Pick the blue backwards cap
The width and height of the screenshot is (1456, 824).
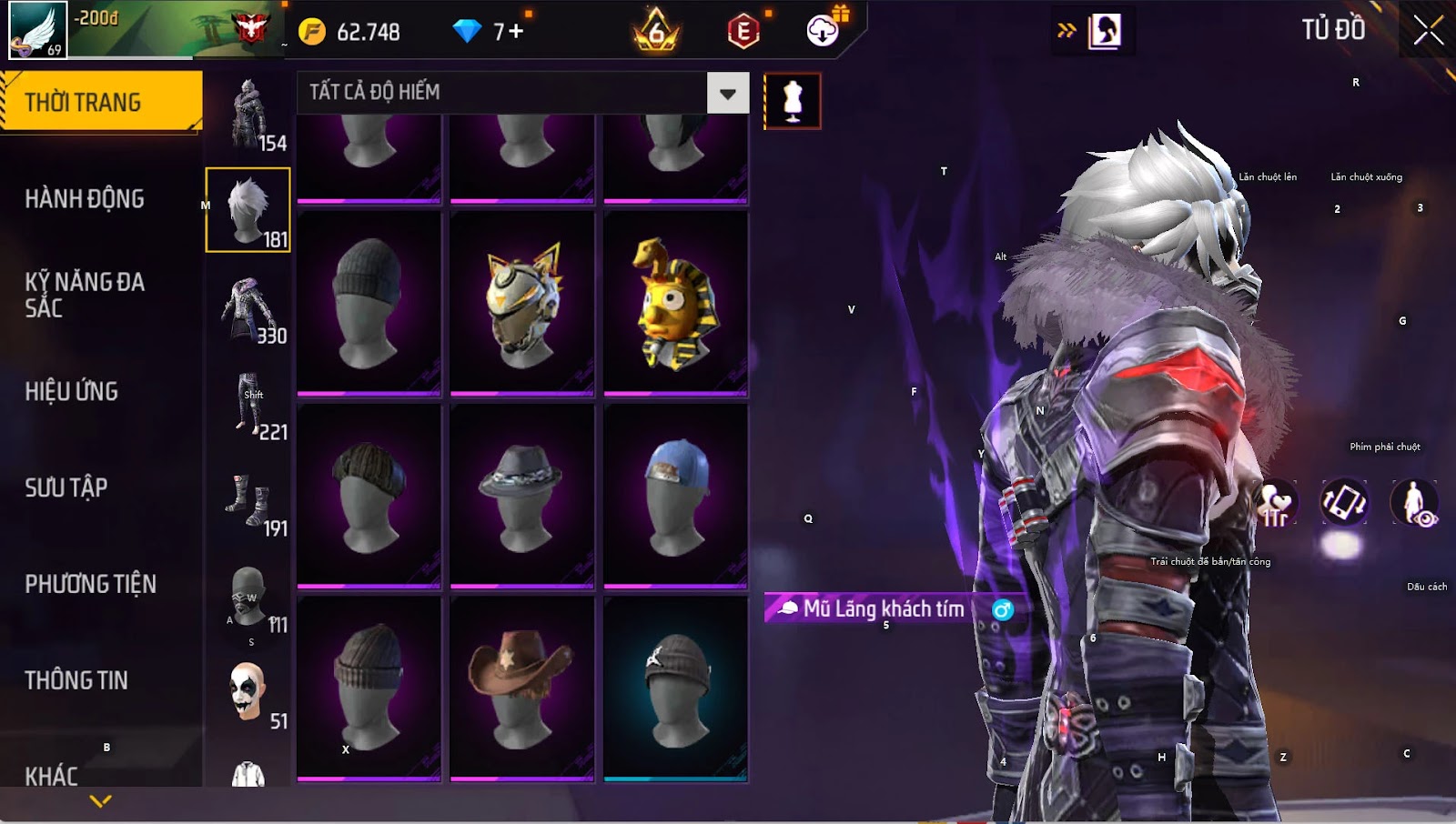coord(675,496)
